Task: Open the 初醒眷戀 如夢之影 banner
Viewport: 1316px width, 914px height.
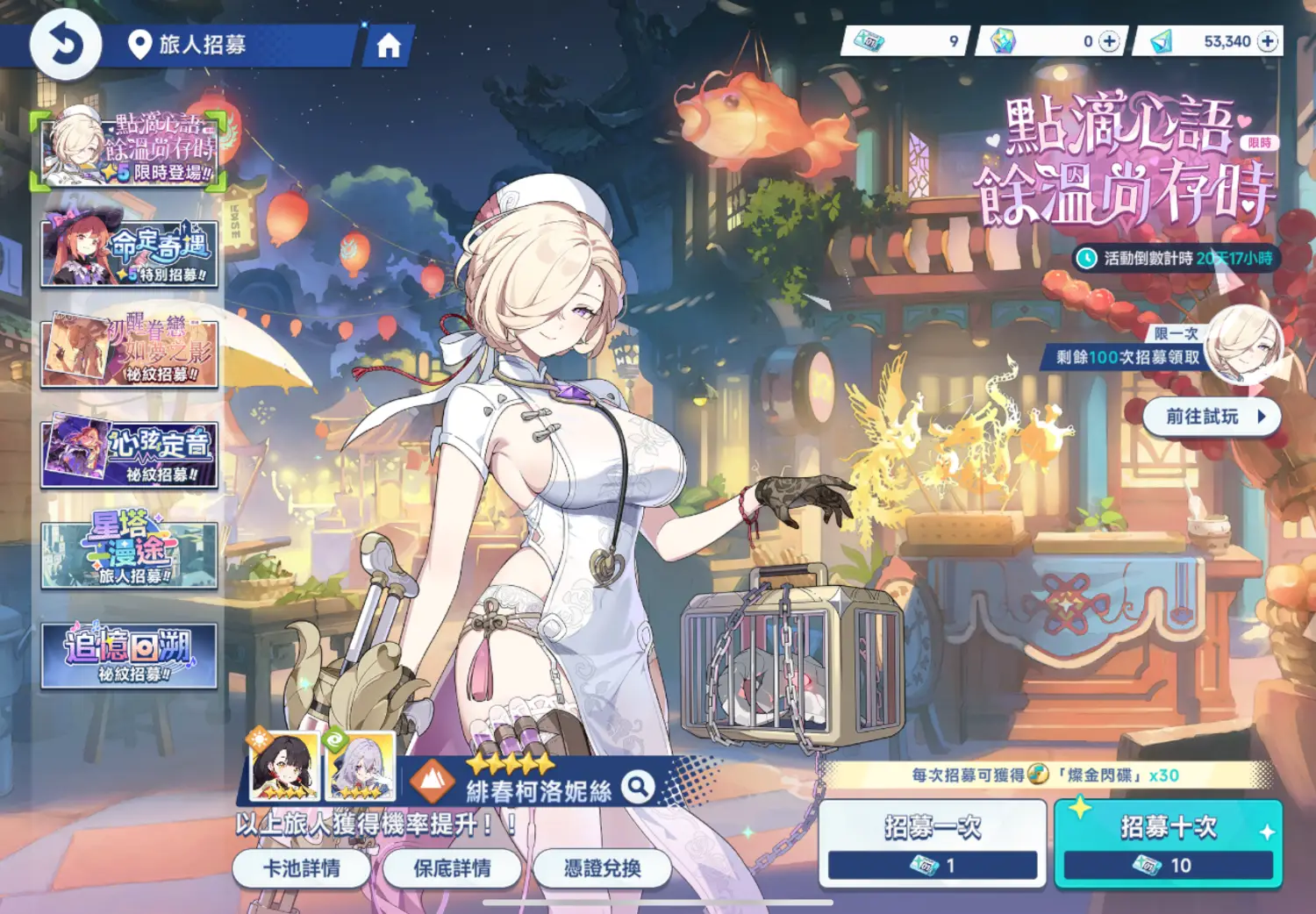Action: pos(129,352)
